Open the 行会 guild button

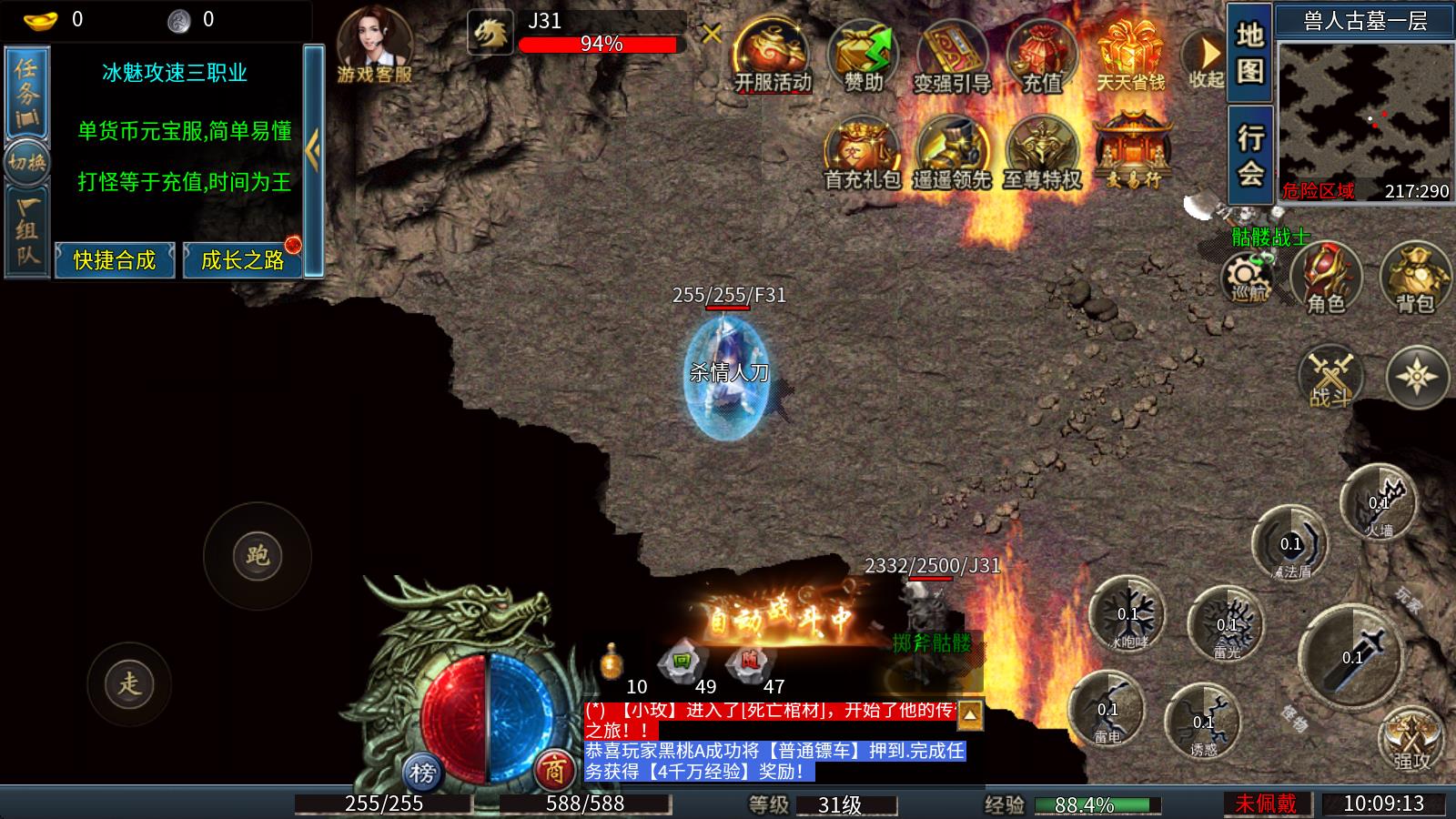[x=1249, y=155]
